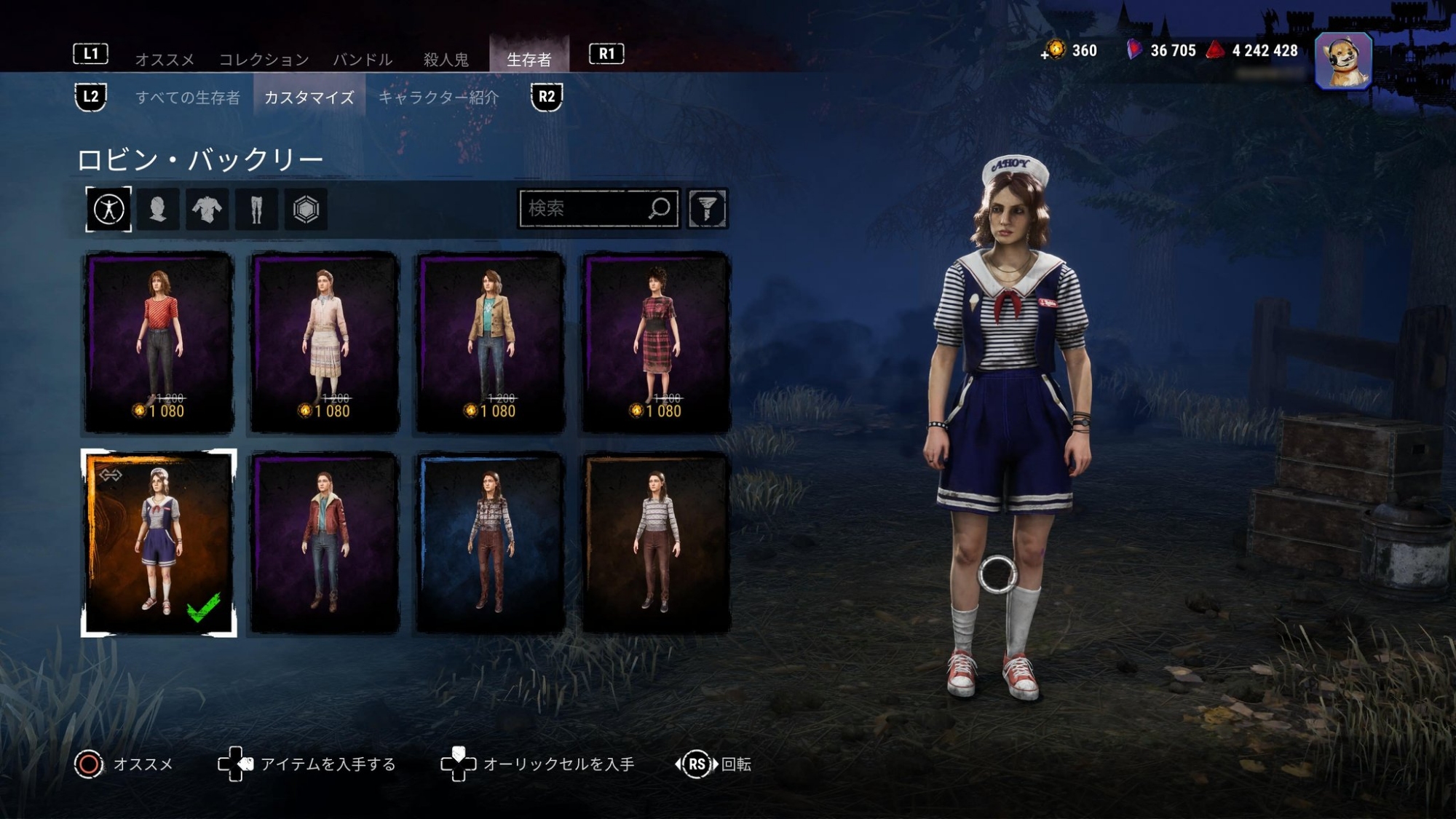The image size is (1456, 819).
Task: Open the dog avatar player profile
Action: click(1343, 61)
